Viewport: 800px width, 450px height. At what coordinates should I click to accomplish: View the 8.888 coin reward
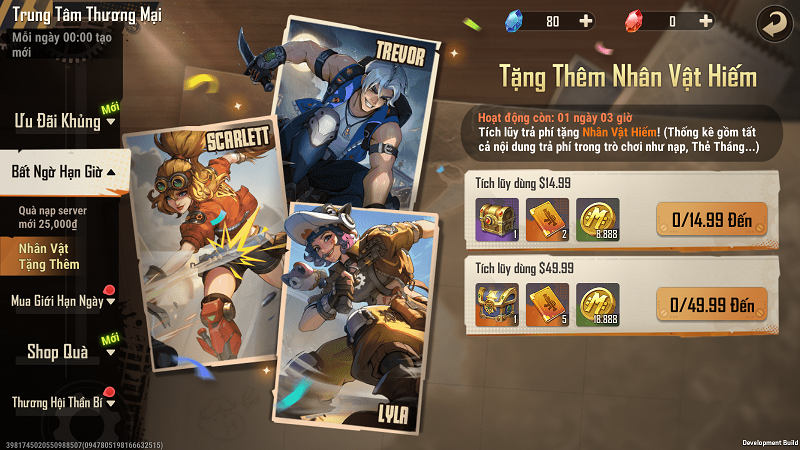[597, 218]
